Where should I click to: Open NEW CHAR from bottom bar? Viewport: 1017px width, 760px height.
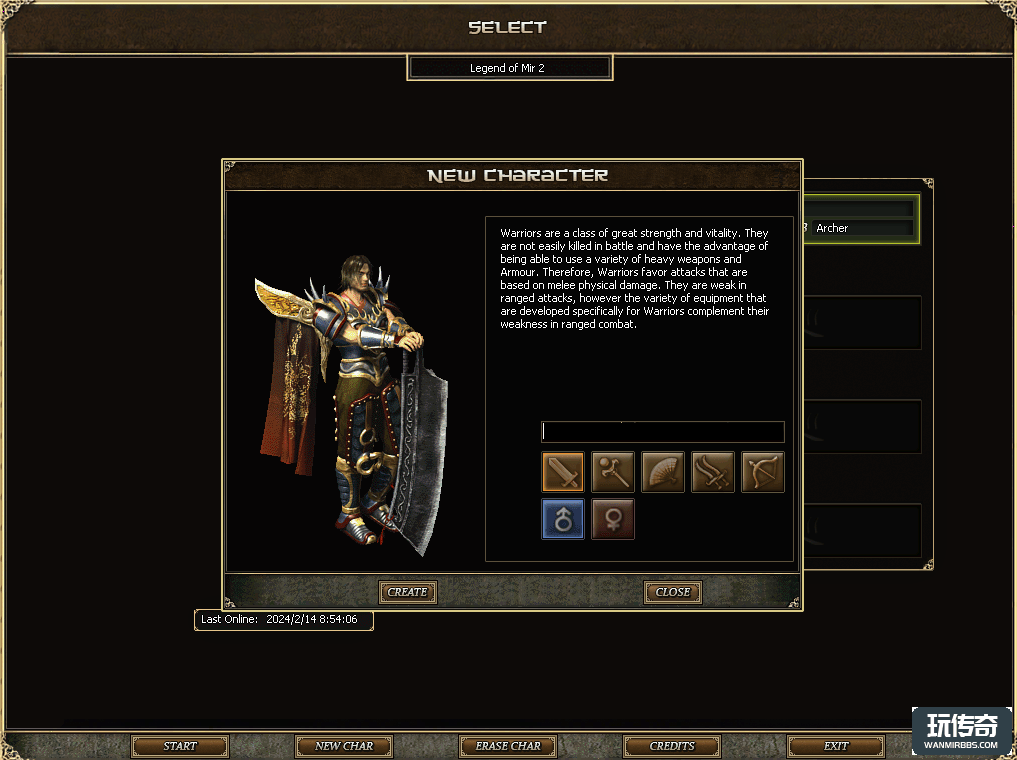[344, 746]
